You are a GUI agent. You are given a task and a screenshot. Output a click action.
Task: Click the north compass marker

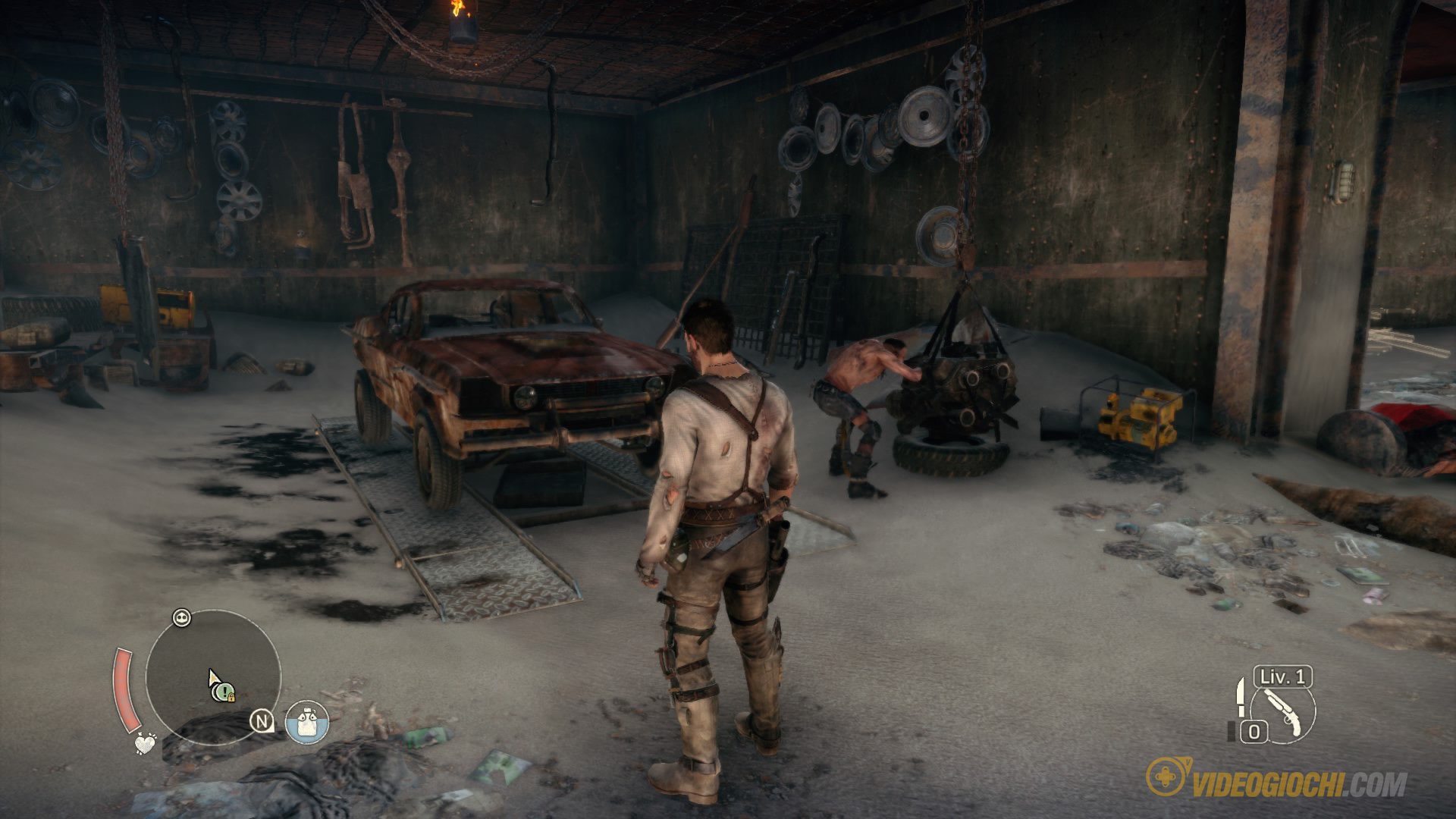[263, 722]
